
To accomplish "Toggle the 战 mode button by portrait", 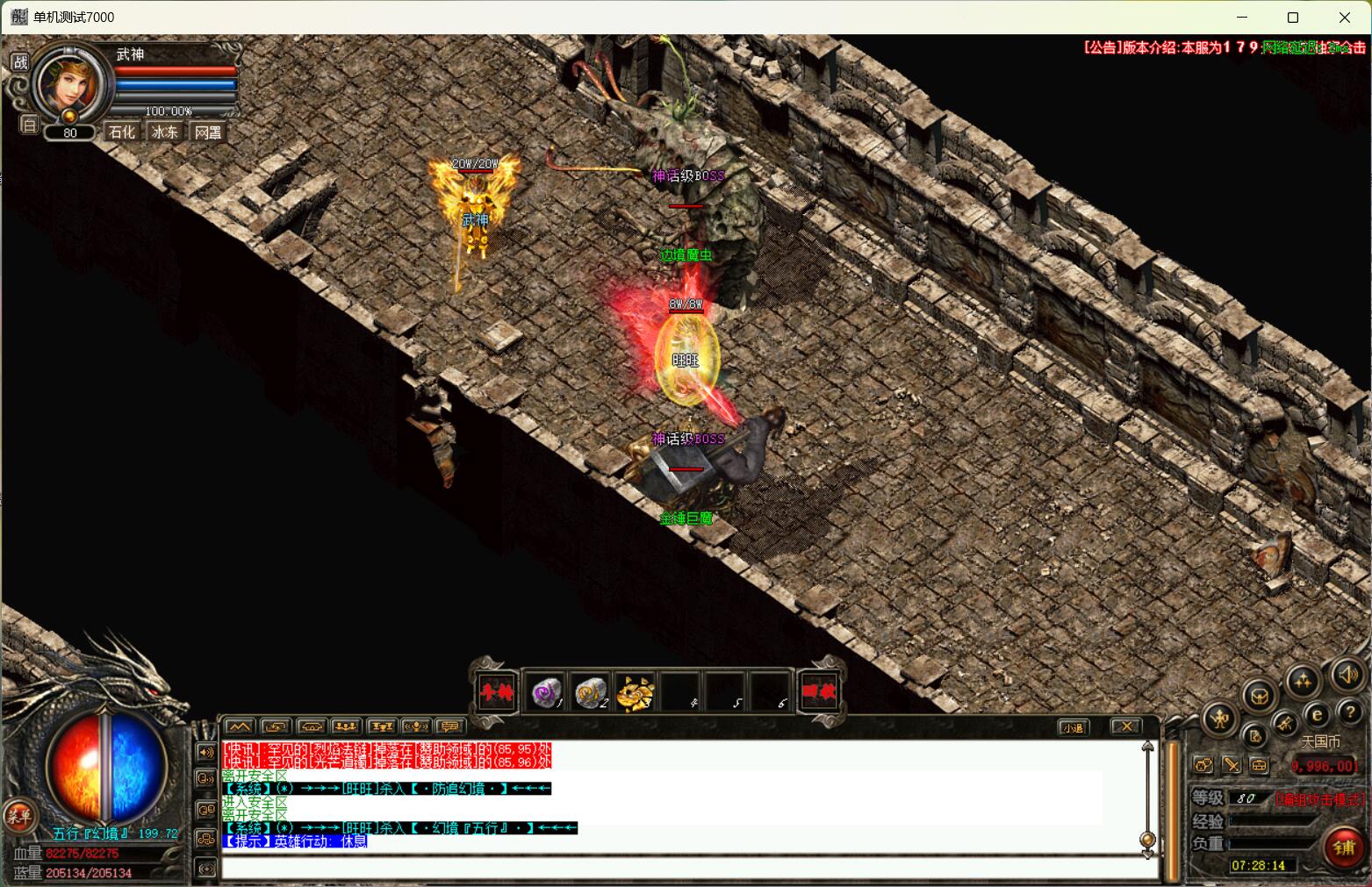I will click(19, 62).
